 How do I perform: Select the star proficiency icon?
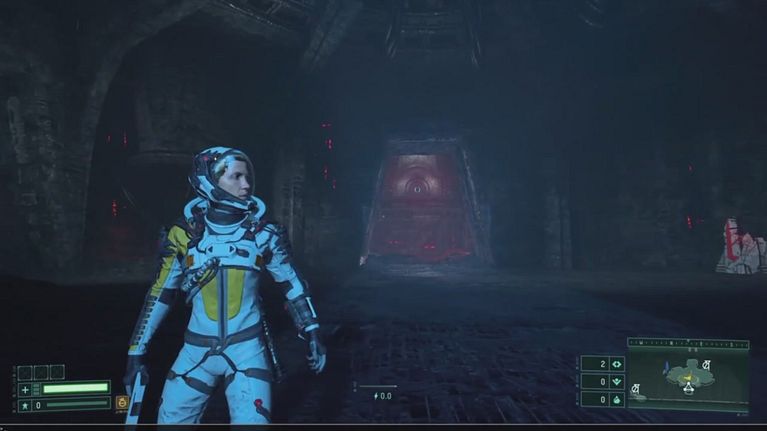(25, 405)
